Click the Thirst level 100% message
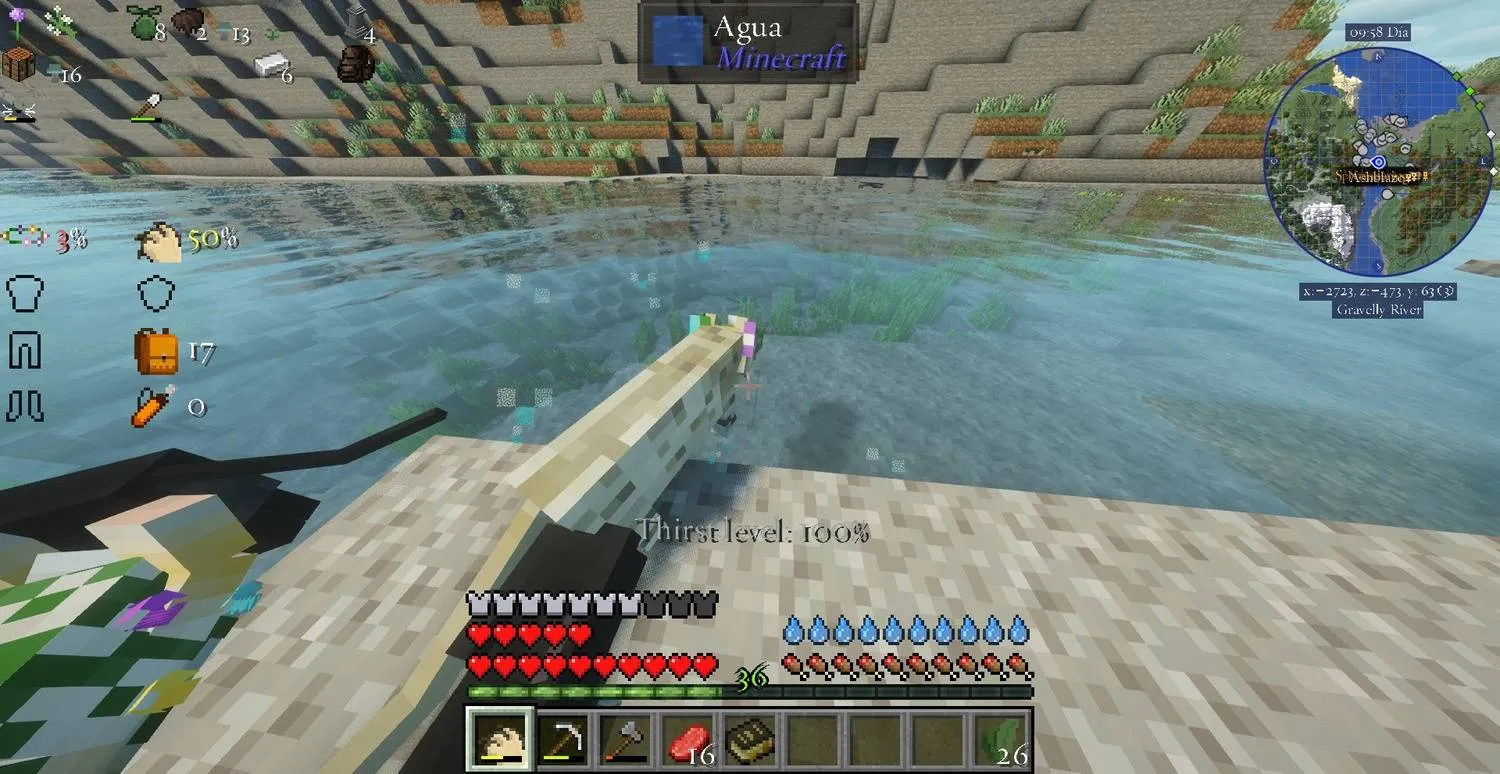 coord(755,533)
